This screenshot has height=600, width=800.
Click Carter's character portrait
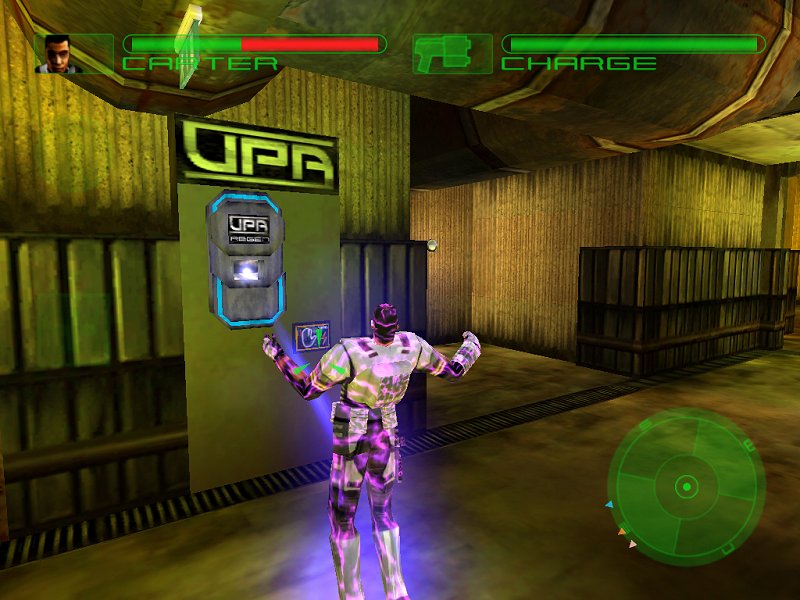coord(57,54)
